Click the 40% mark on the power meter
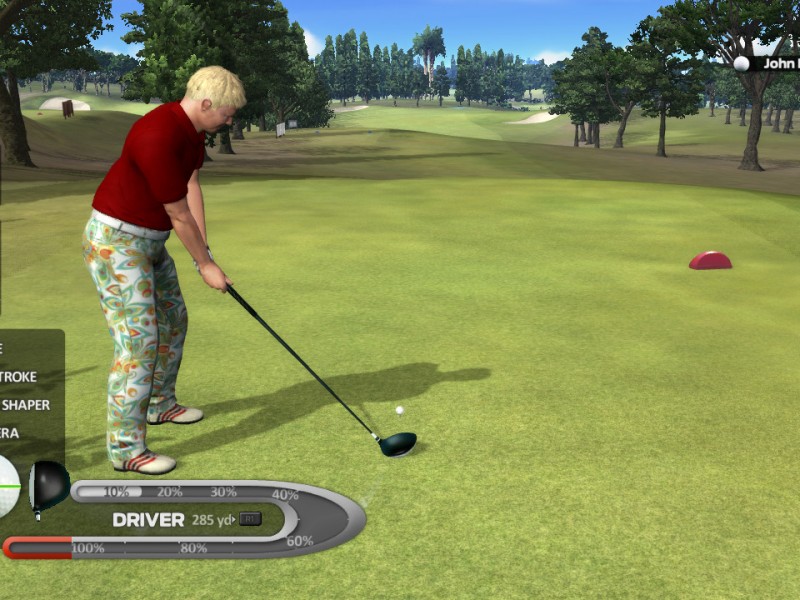800x600 pixels. click(285, 495)
